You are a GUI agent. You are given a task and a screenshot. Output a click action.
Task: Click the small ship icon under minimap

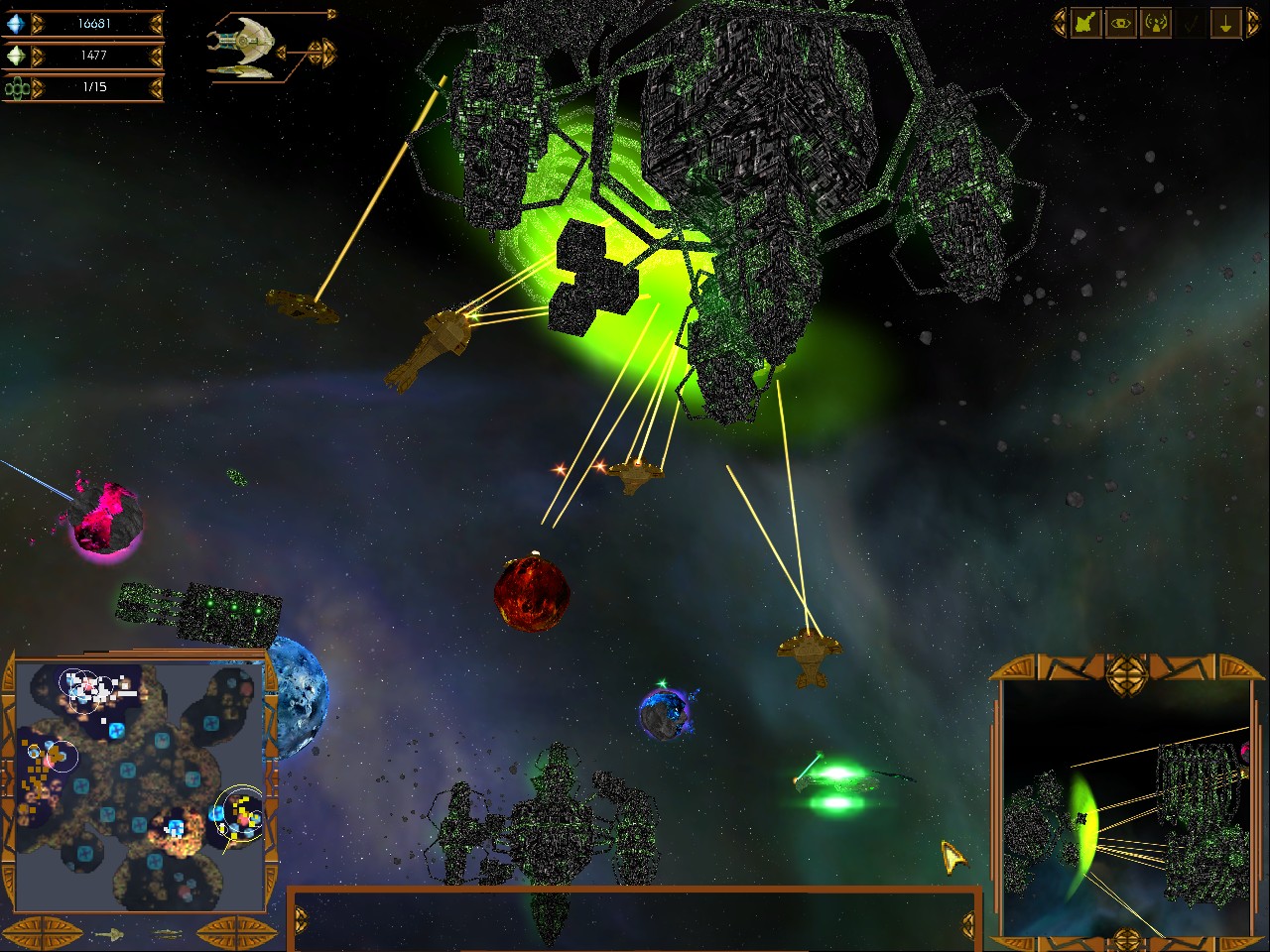(109, 934)
